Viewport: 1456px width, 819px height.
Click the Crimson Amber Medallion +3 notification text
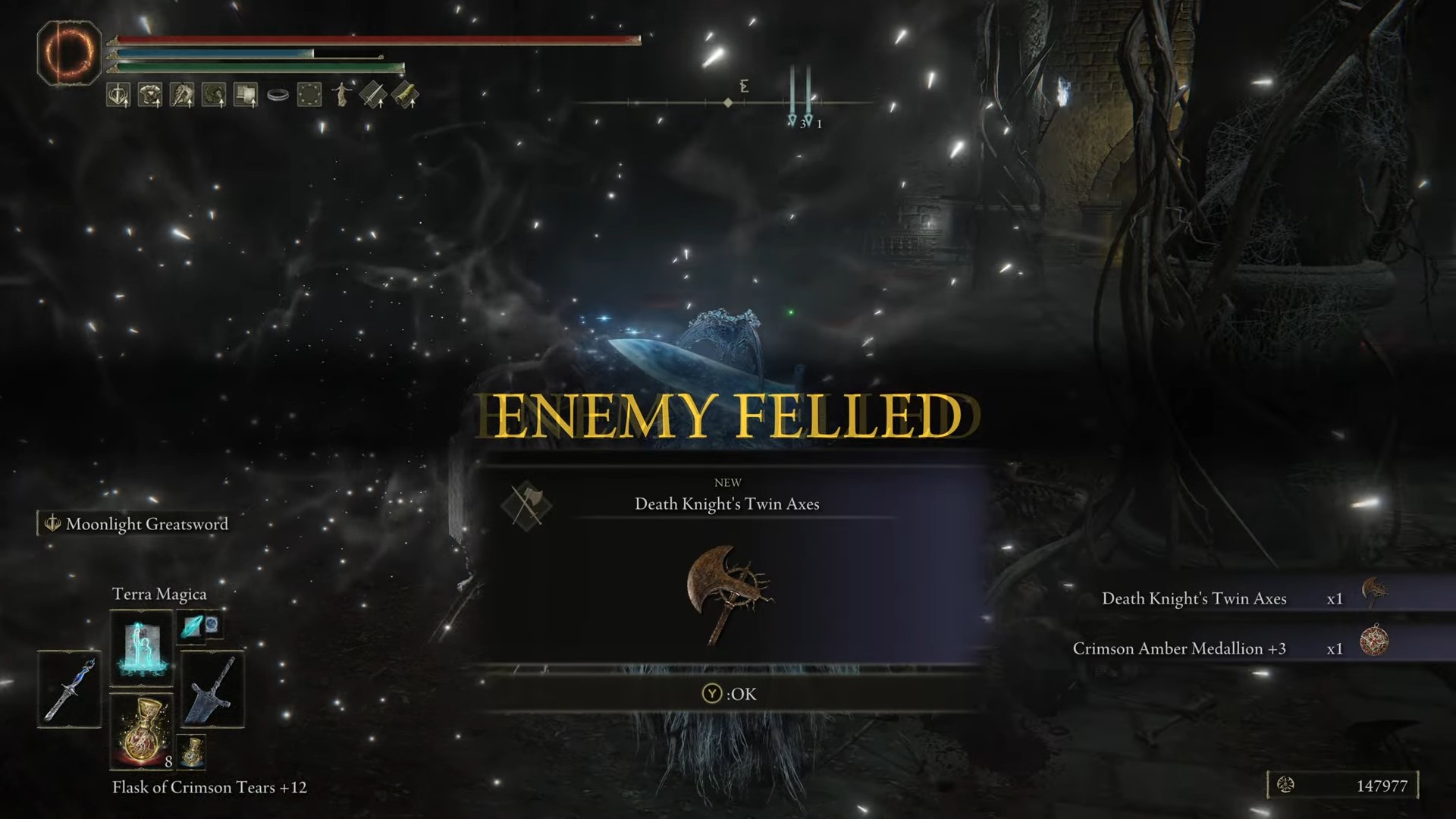(1181, 649)
